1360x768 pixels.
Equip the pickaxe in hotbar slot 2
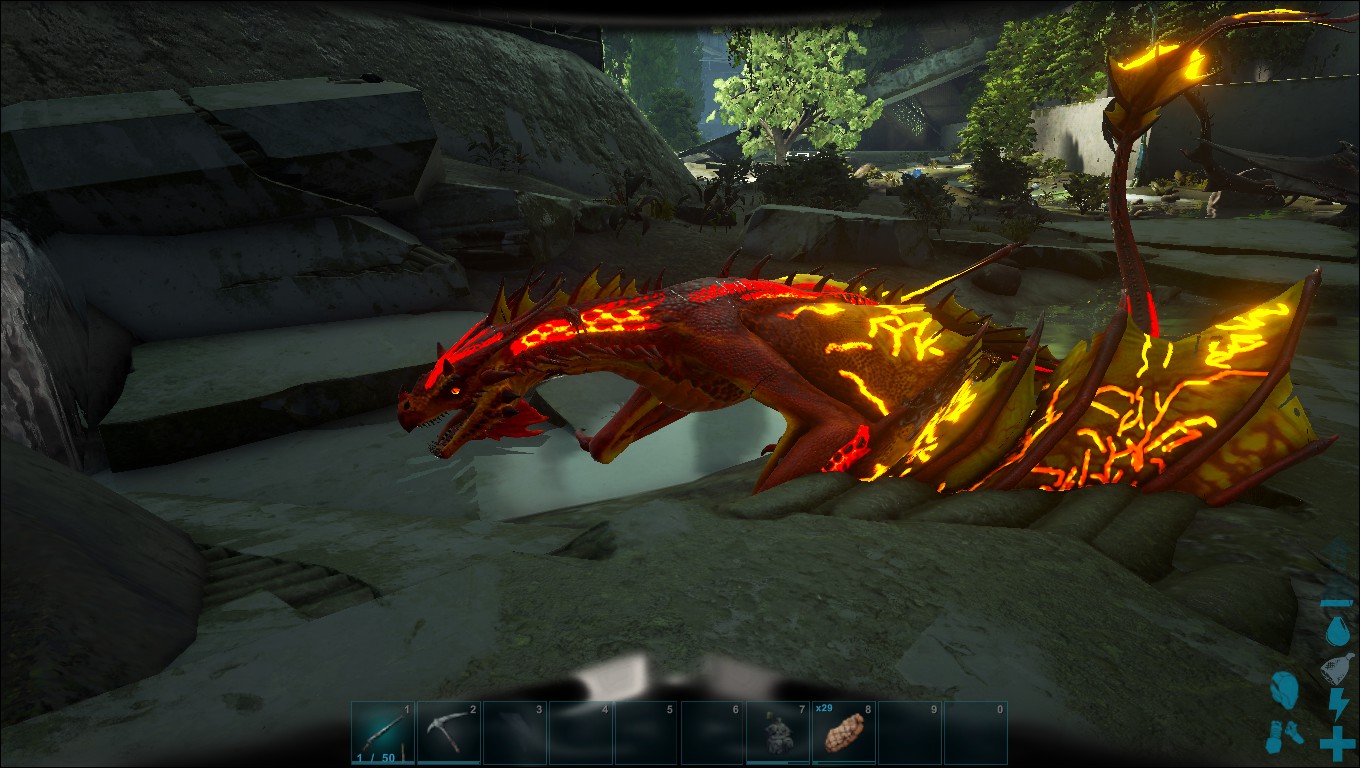(x=448, y=733)
